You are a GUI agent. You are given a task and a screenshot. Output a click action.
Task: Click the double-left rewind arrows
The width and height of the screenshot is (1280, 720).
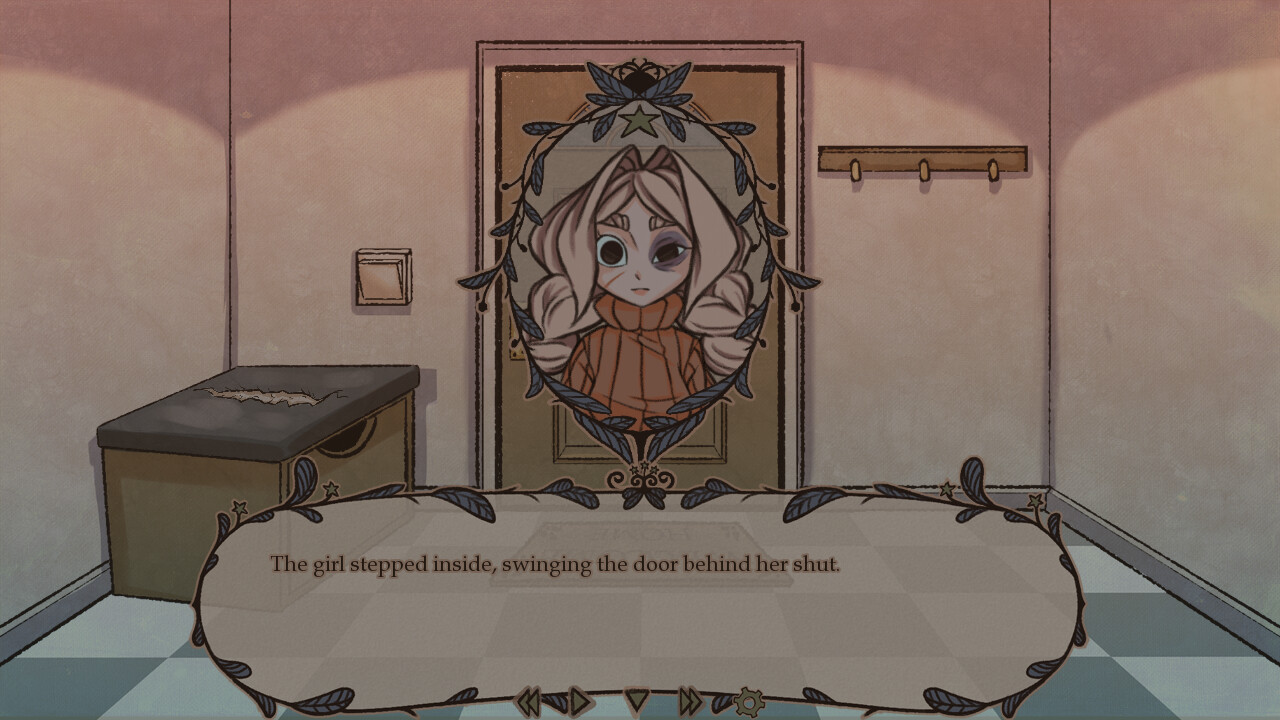529,701
